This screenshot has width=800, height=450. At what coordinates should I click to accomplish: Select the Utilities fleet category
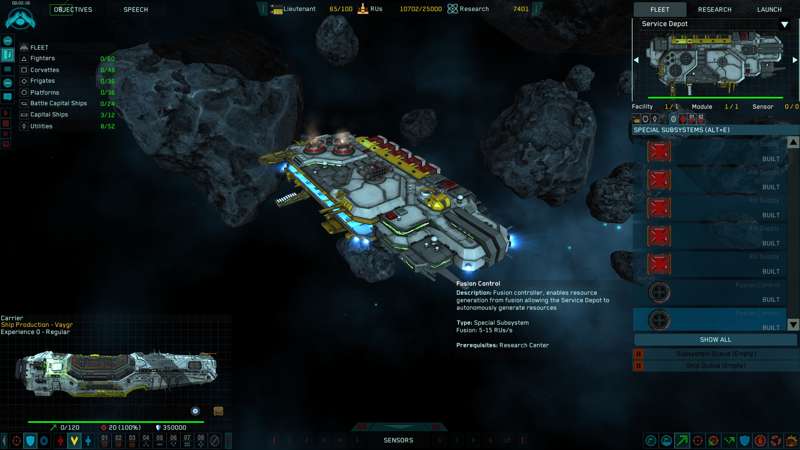[42, 126]
